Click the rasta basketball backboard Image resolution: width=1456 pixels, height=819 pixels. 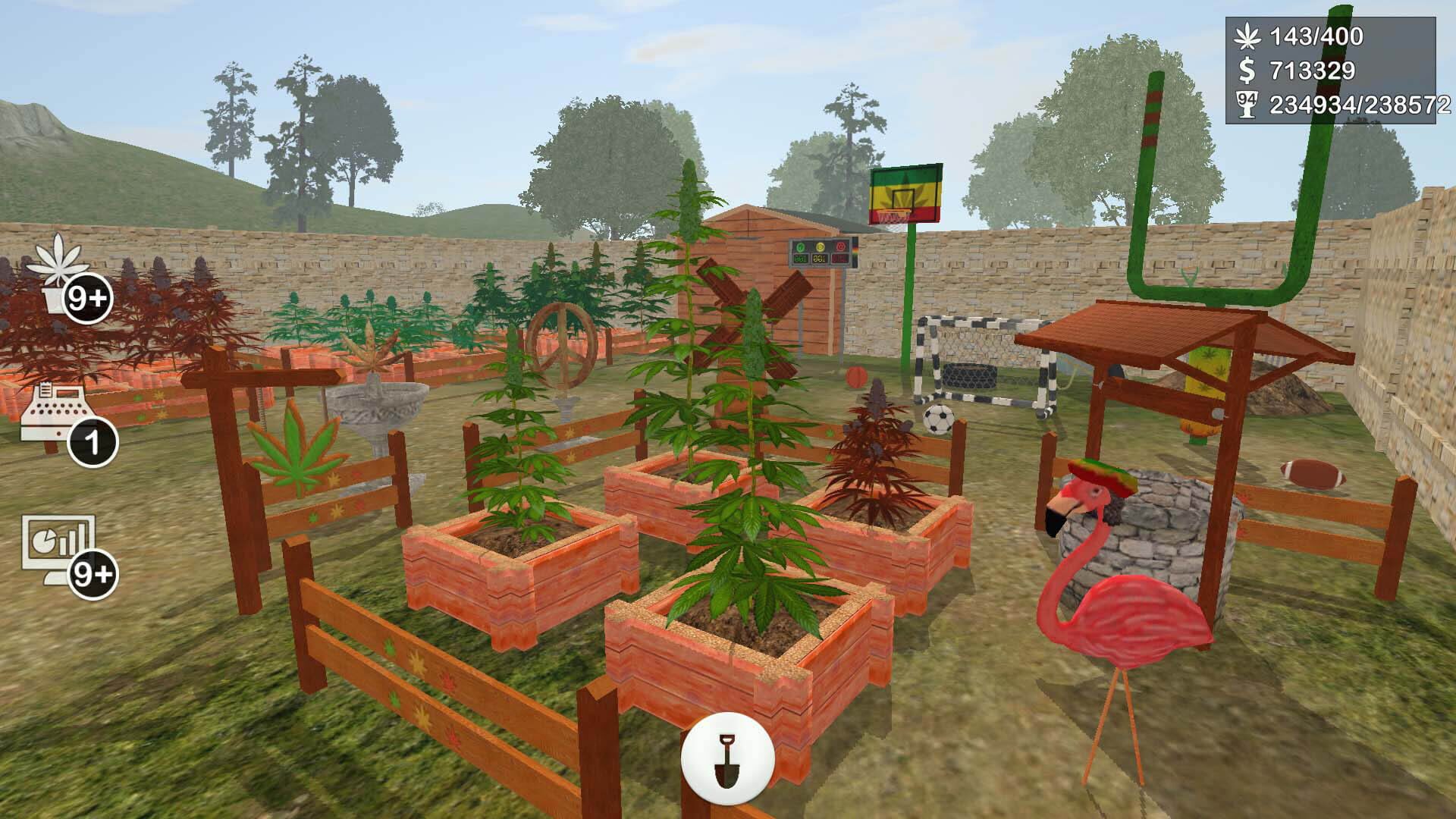click(x=908, y=193)
